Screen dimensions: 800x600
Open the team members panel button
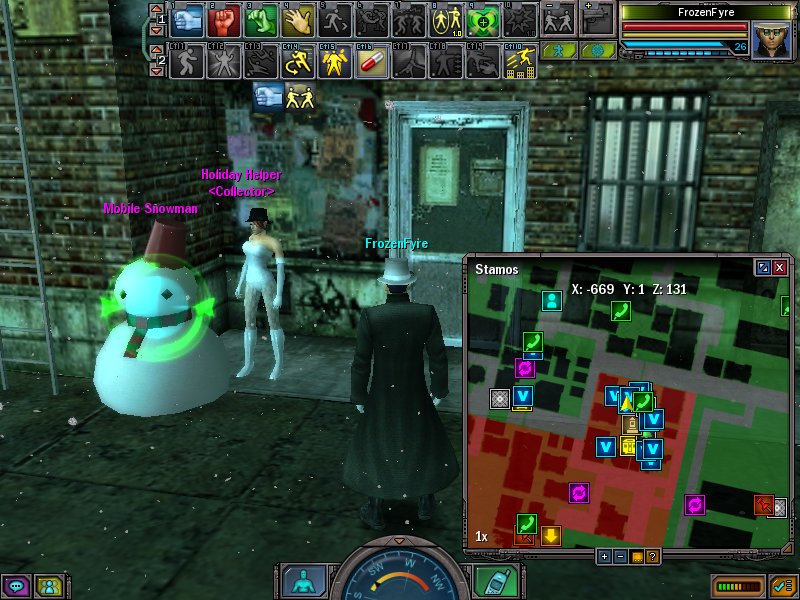(x=47, y=586)
